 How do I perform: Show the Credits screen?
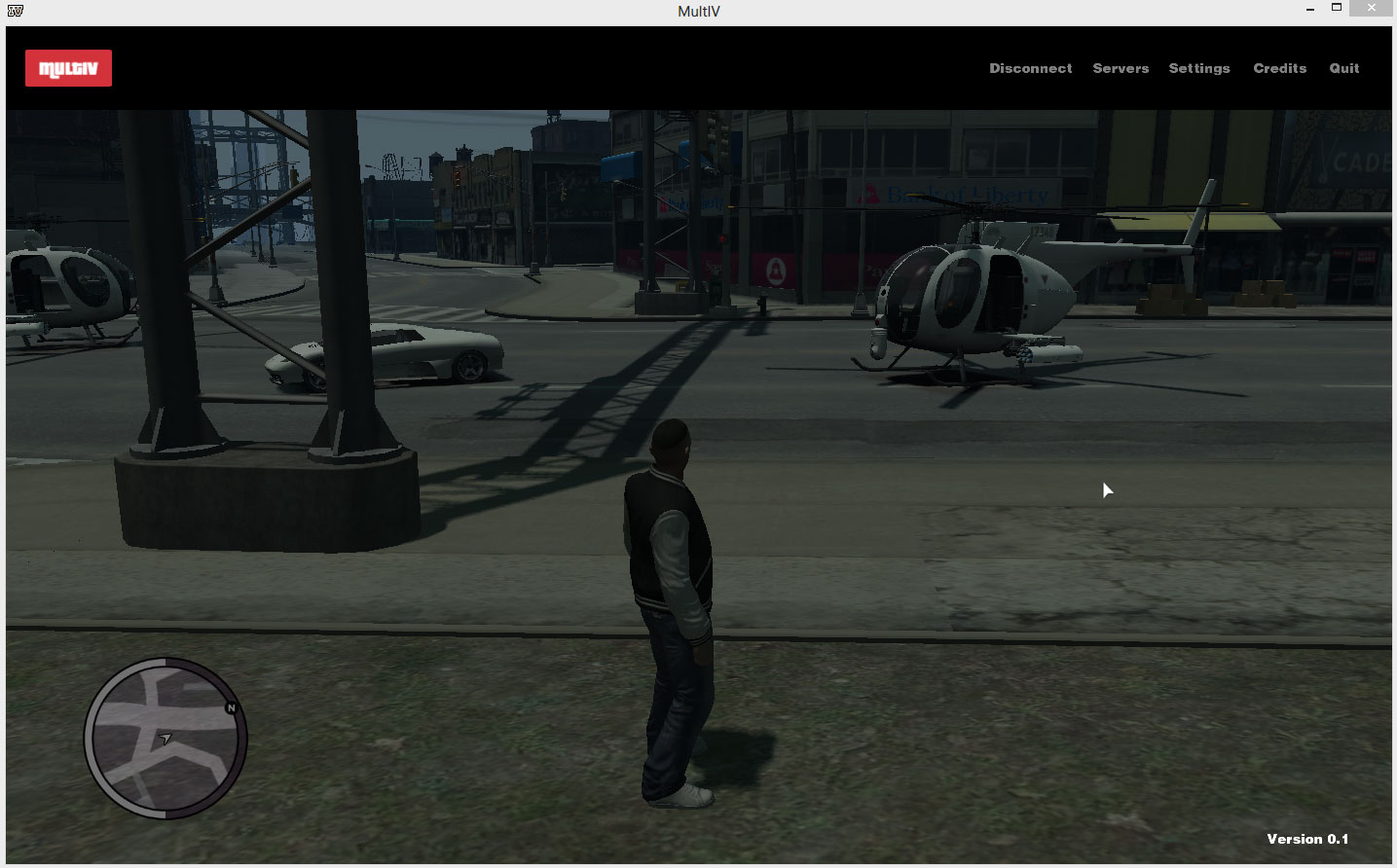tap(1279, 68)
